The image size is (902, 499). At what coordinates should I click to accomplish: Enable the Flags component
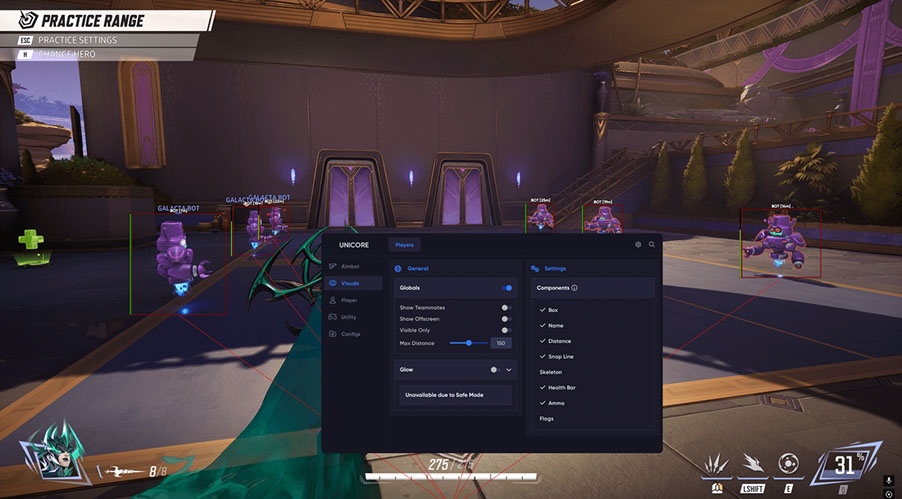pos(546,418)
